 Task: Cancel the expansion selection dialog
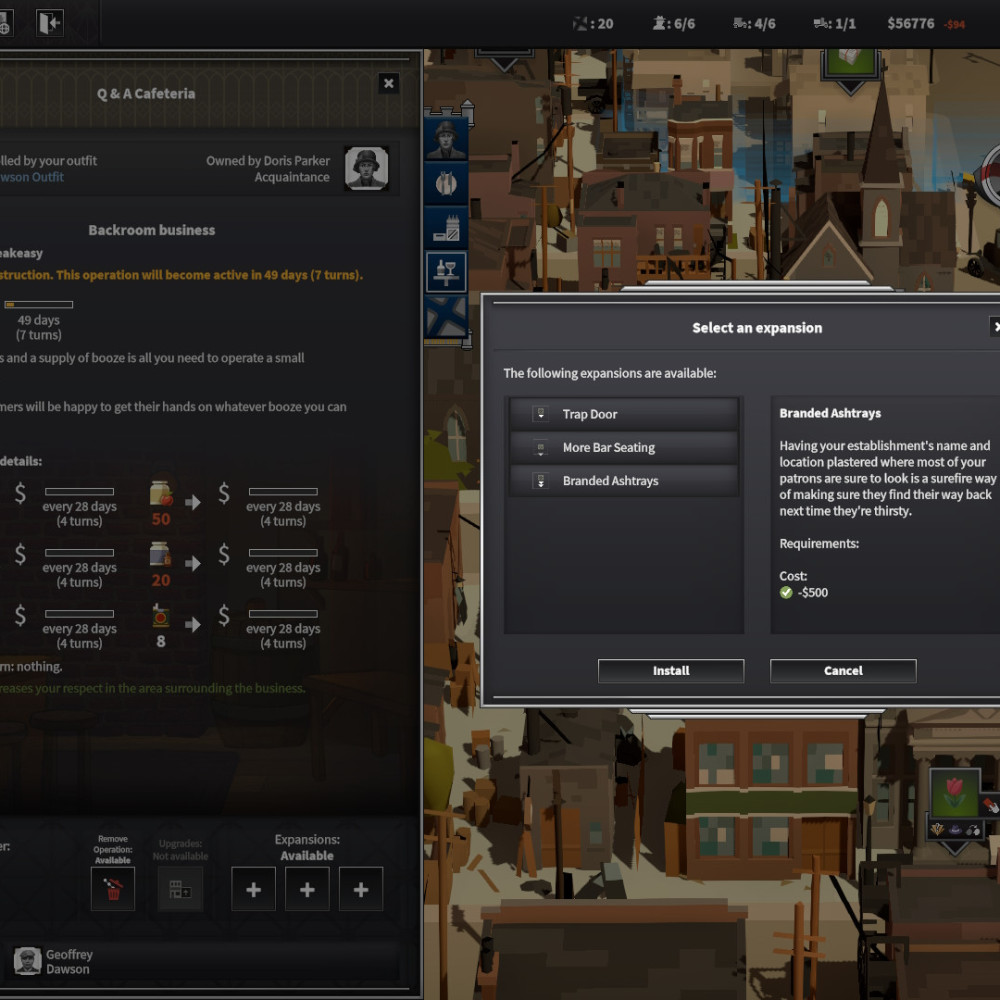pos(843,671)
